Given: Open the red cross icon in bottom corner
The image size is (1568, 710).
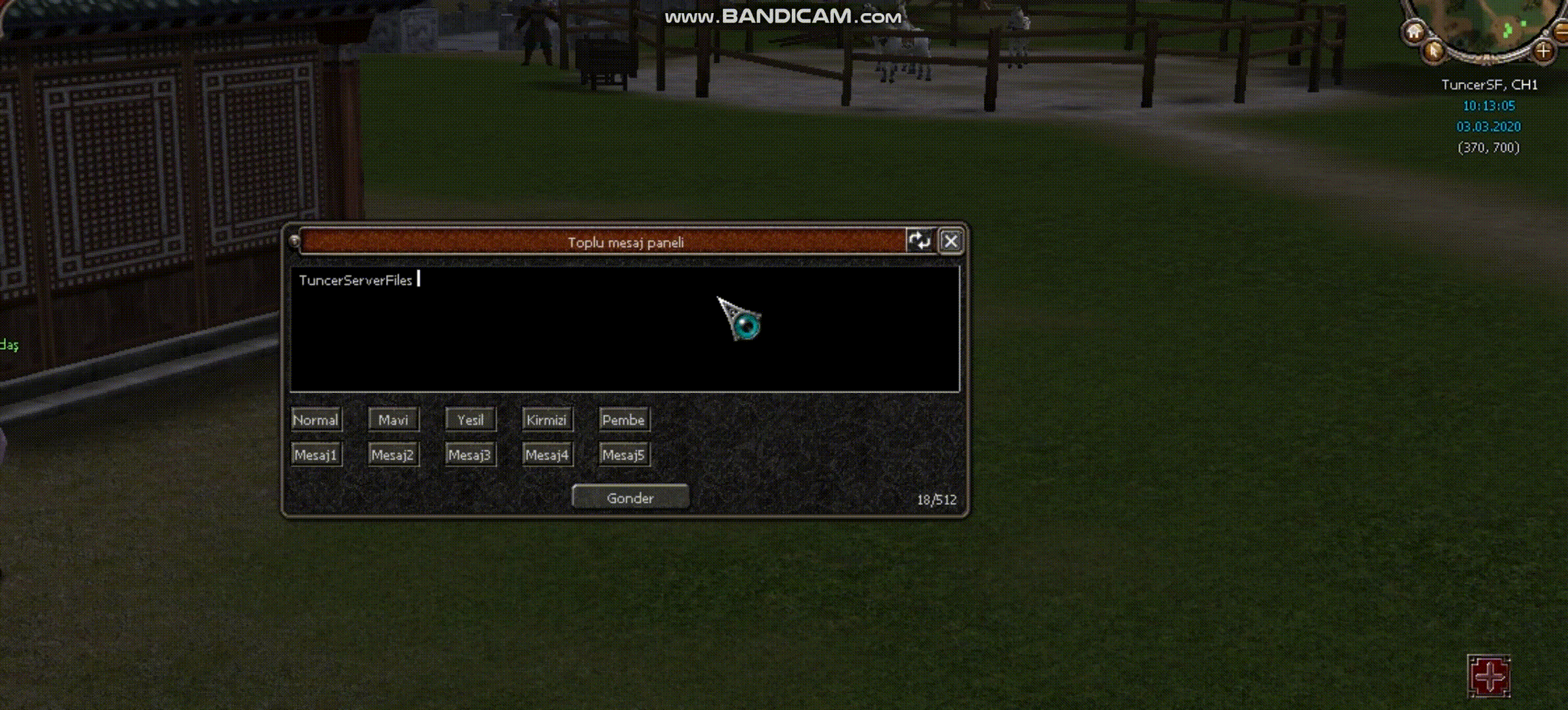Looking at the screenshot, I should (x=1489, y=676).
